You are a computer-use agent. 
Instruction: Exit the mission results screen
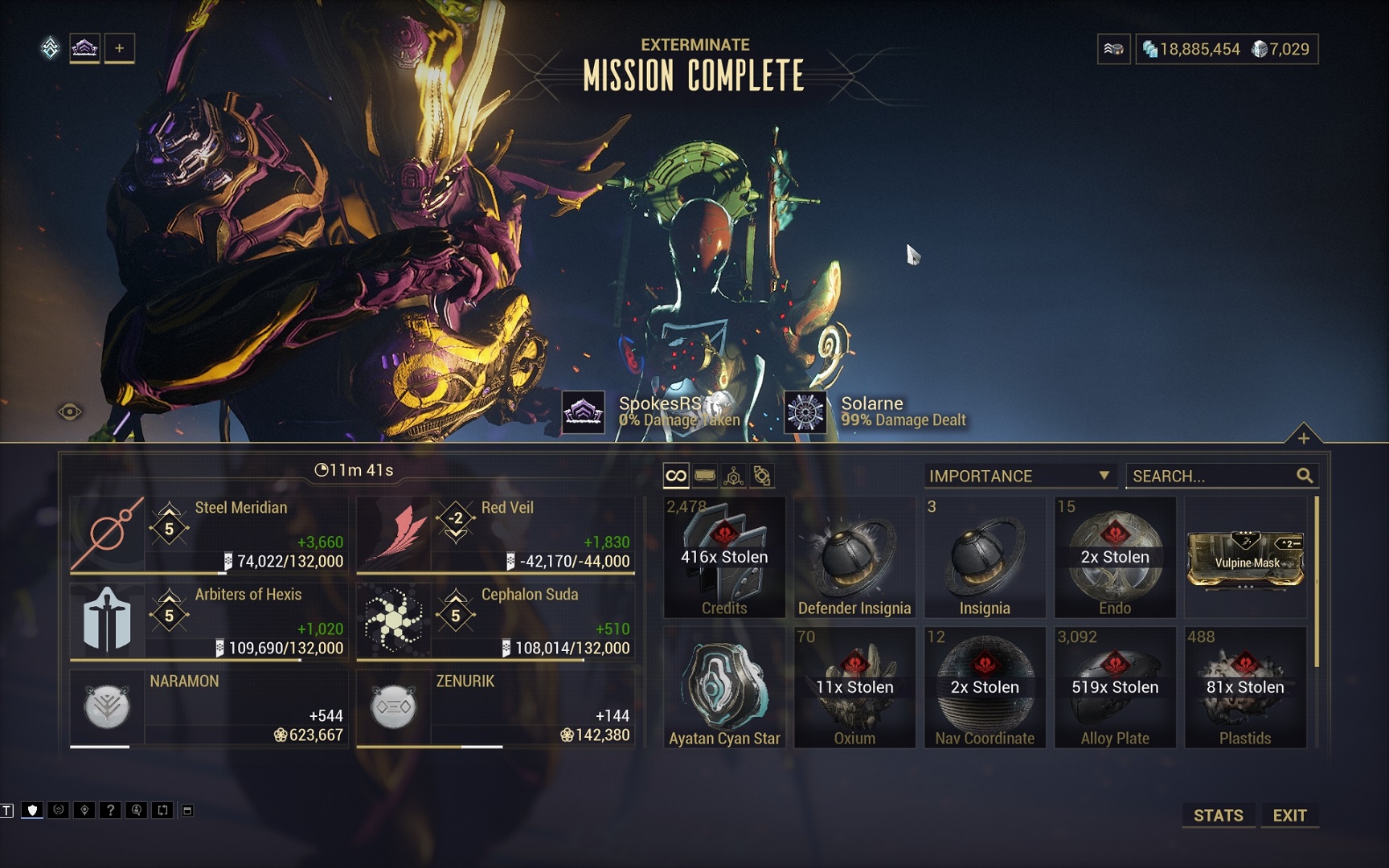click(1289, 815)
